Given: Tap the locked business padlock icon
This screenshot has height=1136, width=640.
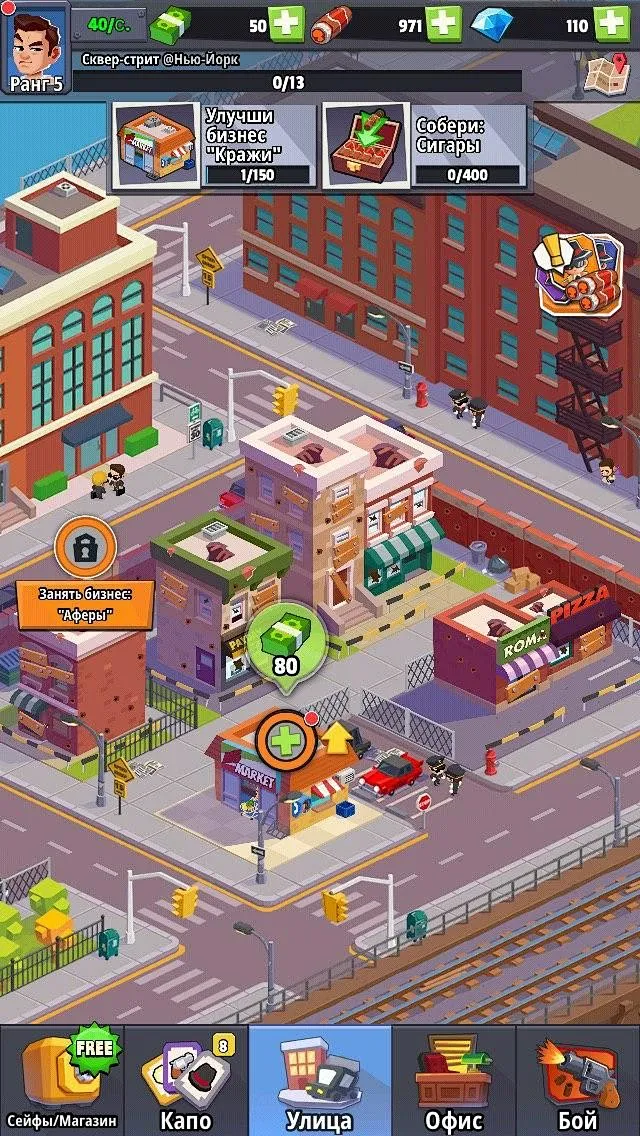Looking at the screenshot, I should [86, 546].
